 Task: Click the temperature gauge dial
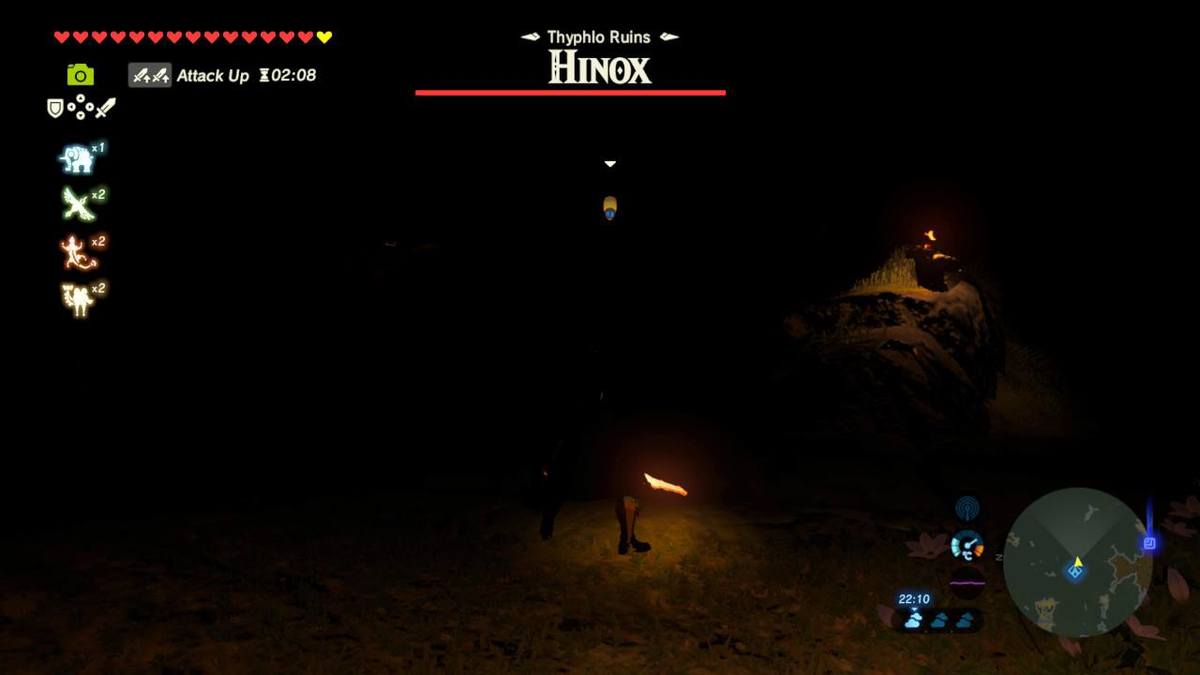point(966,546)
